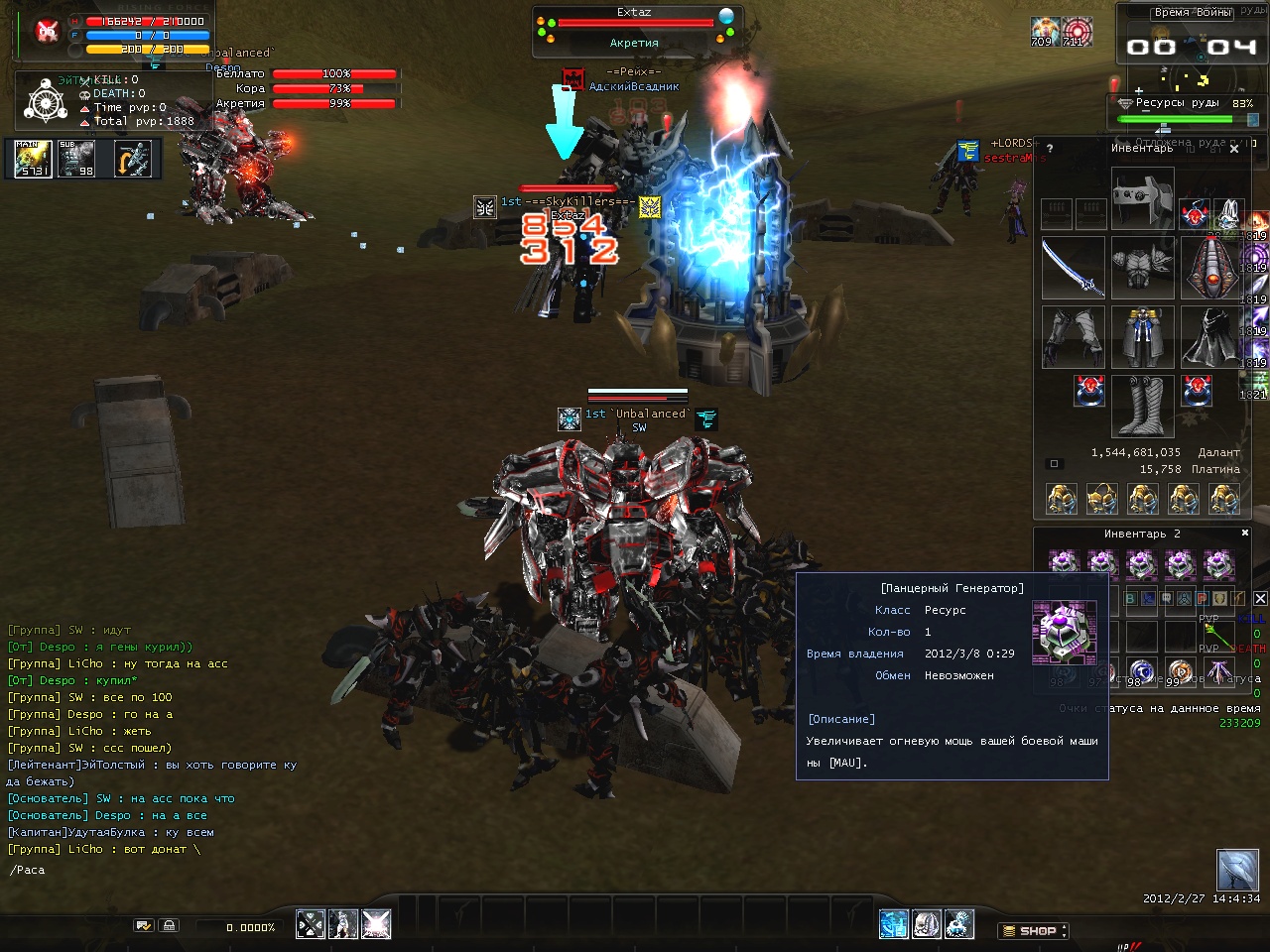Activate the crossed swords hotbar skill

[311, 924]
